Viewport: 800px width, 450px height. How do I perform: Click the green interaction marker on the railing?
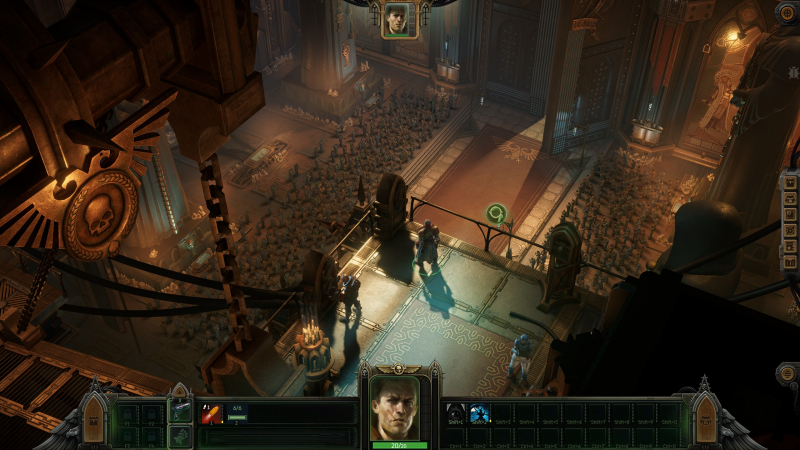coord(495,213)
